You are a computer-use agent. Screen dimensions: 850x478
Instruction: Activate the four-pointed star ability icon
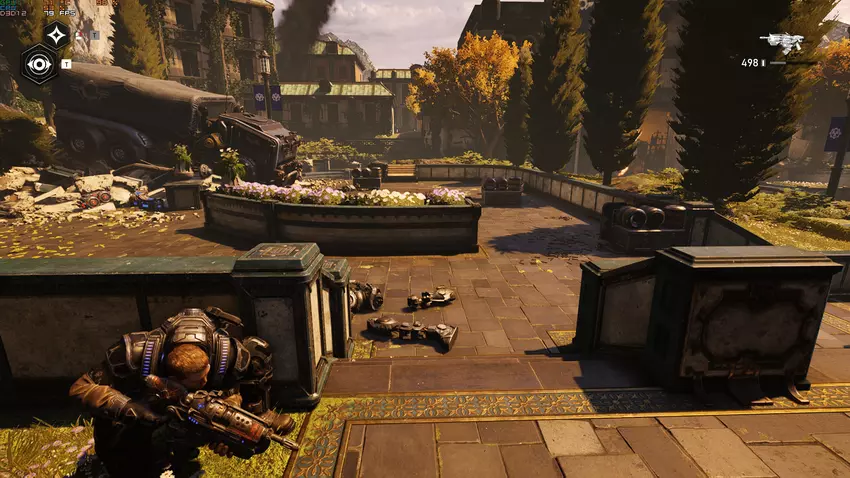(56, 36)
